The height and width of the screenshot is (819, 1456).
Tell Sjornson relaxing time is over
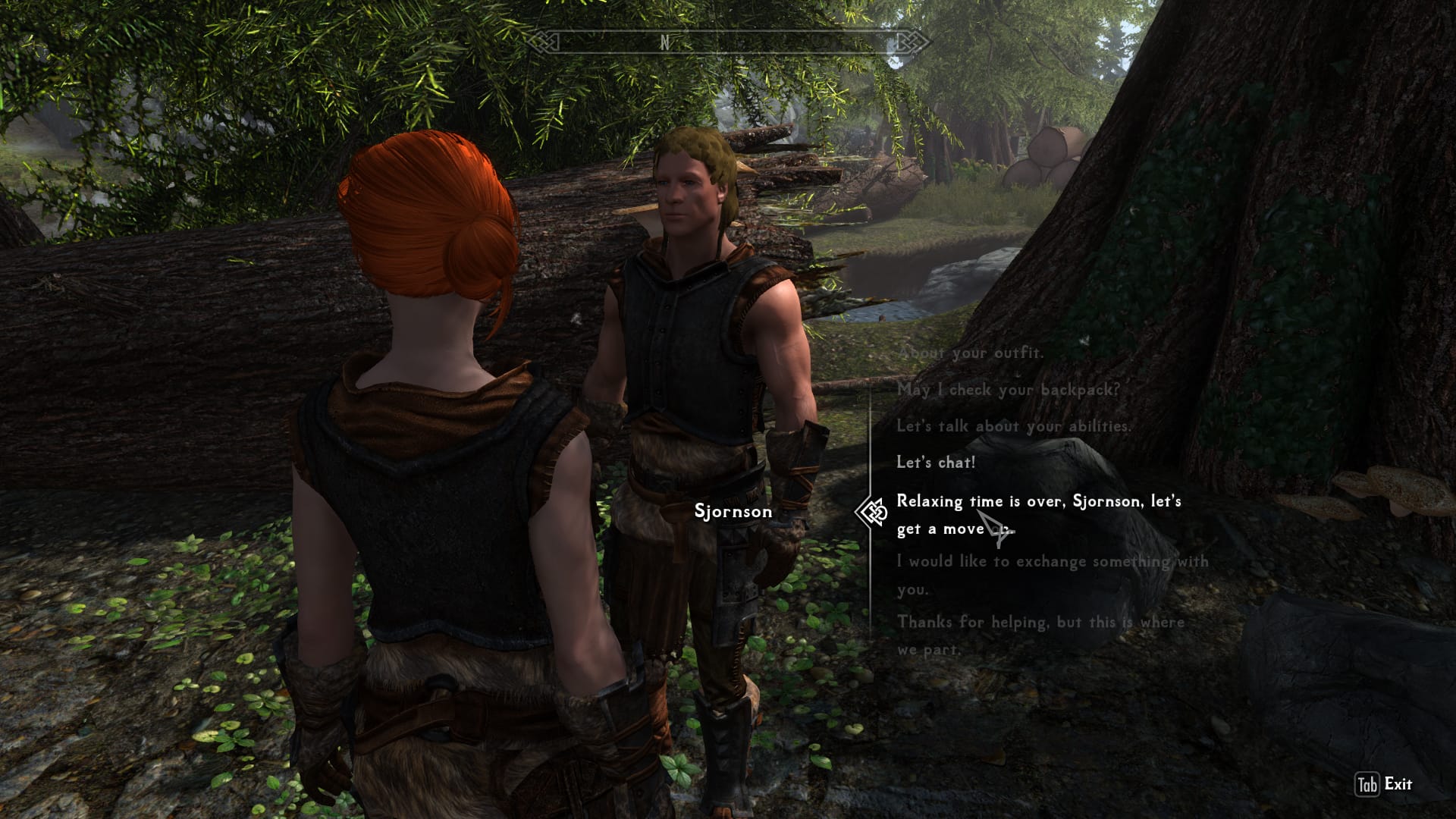[1038, 514]
